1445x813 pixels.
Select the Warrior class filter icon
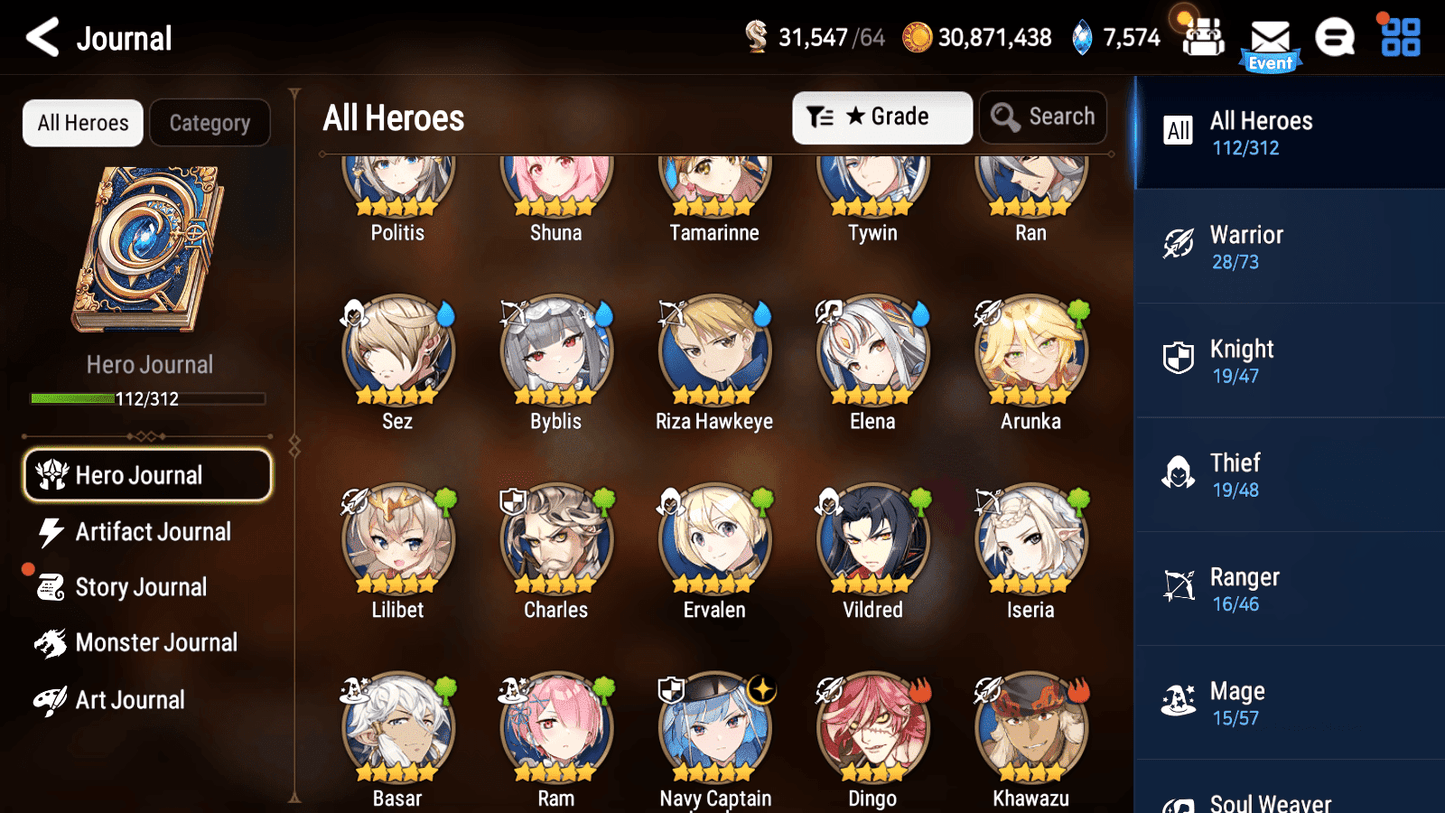click(x=1181, y=246)
